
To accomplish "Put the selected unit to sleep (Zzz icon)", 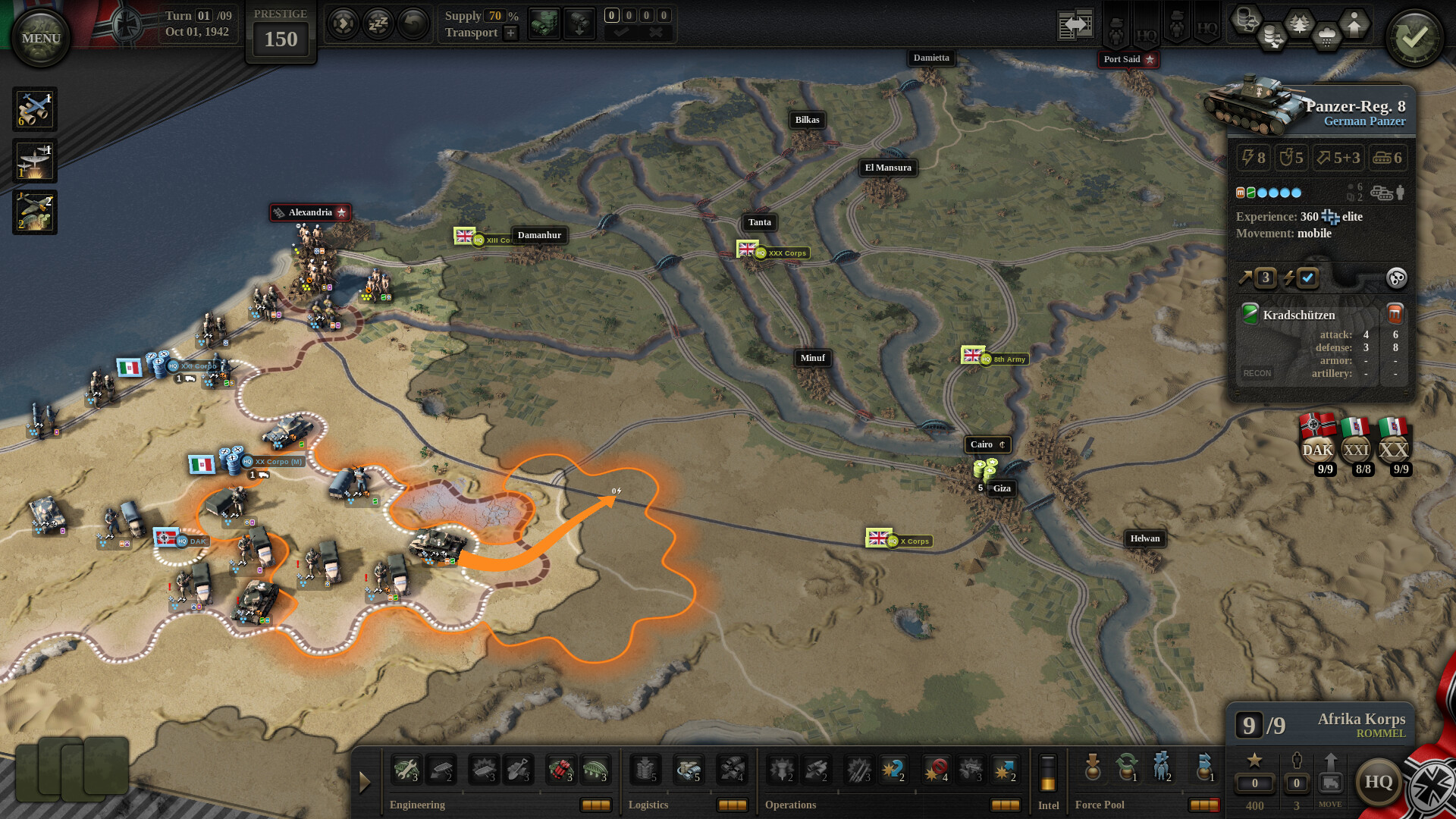I will pyautogui.click(x=378, y=24).
